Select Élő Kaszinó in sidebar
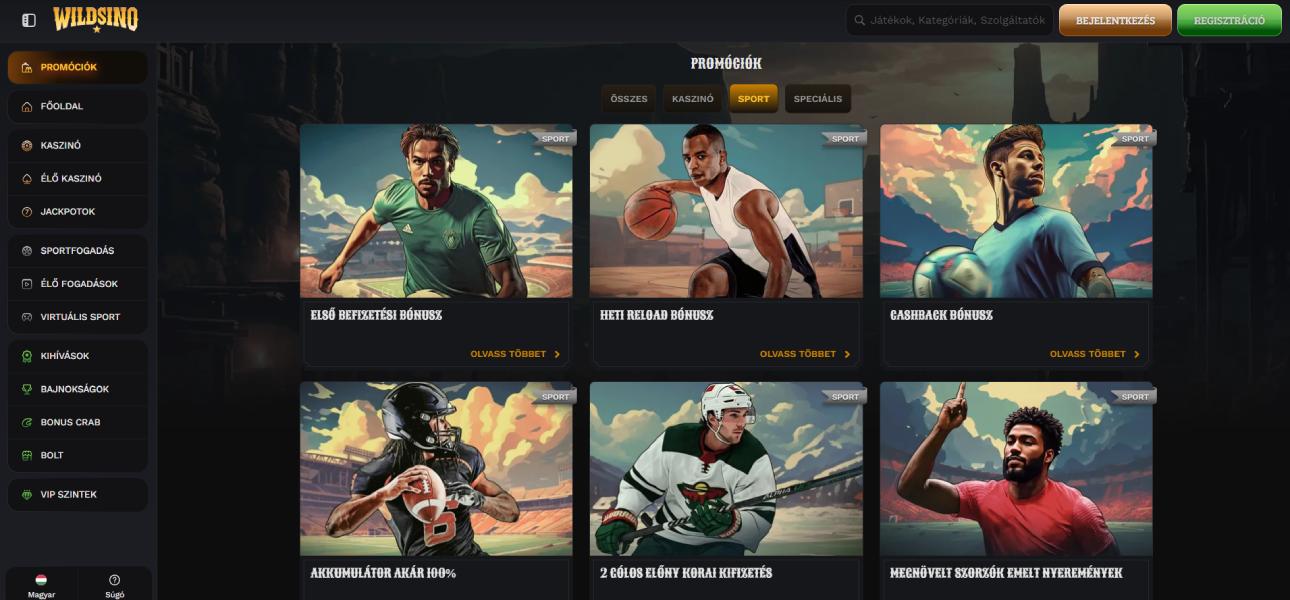Screen dimensions: 1290x600 point(77,178)
